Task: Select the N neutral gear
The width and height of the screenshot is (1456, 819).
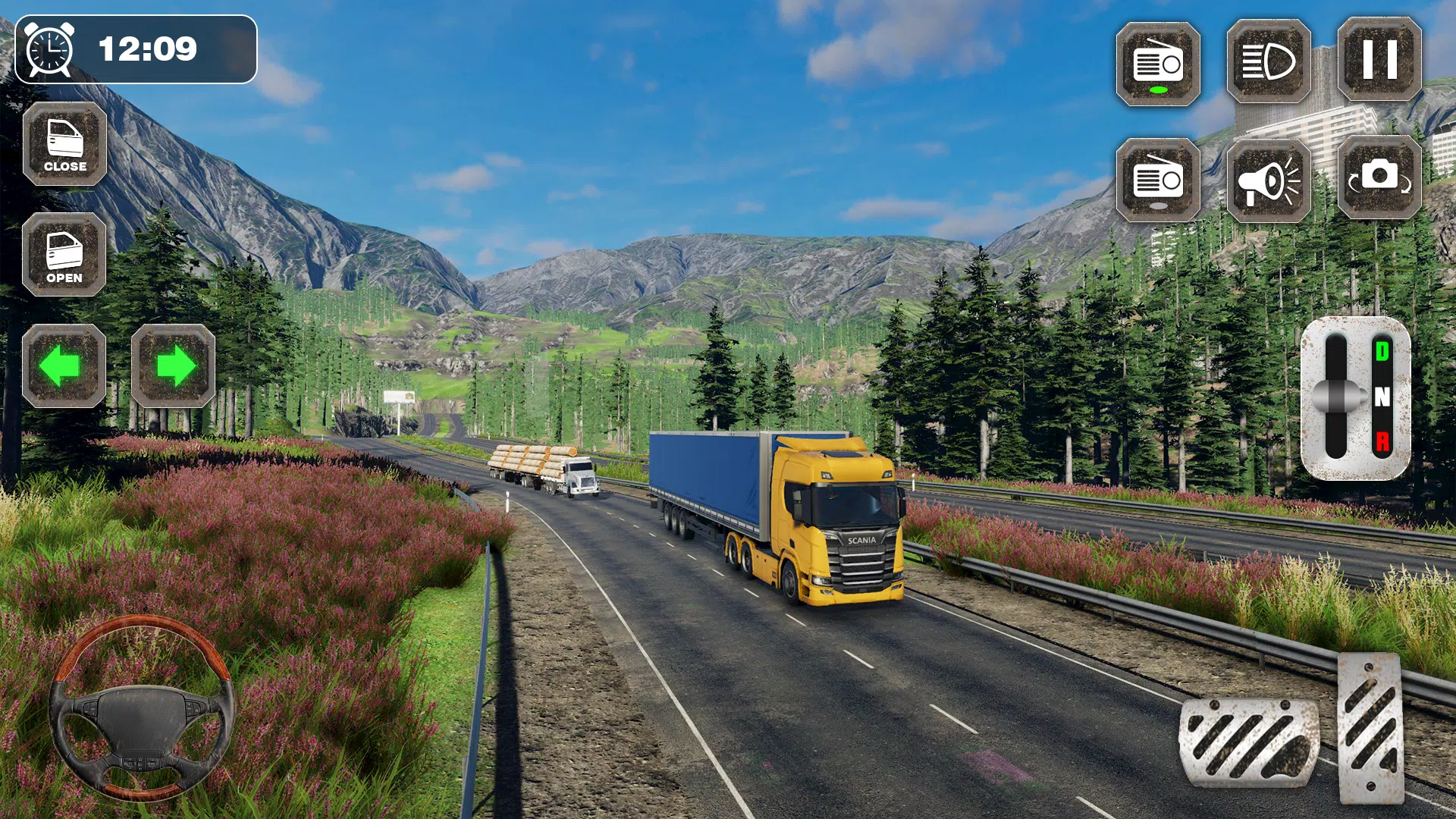Action: pos(1382,397)
